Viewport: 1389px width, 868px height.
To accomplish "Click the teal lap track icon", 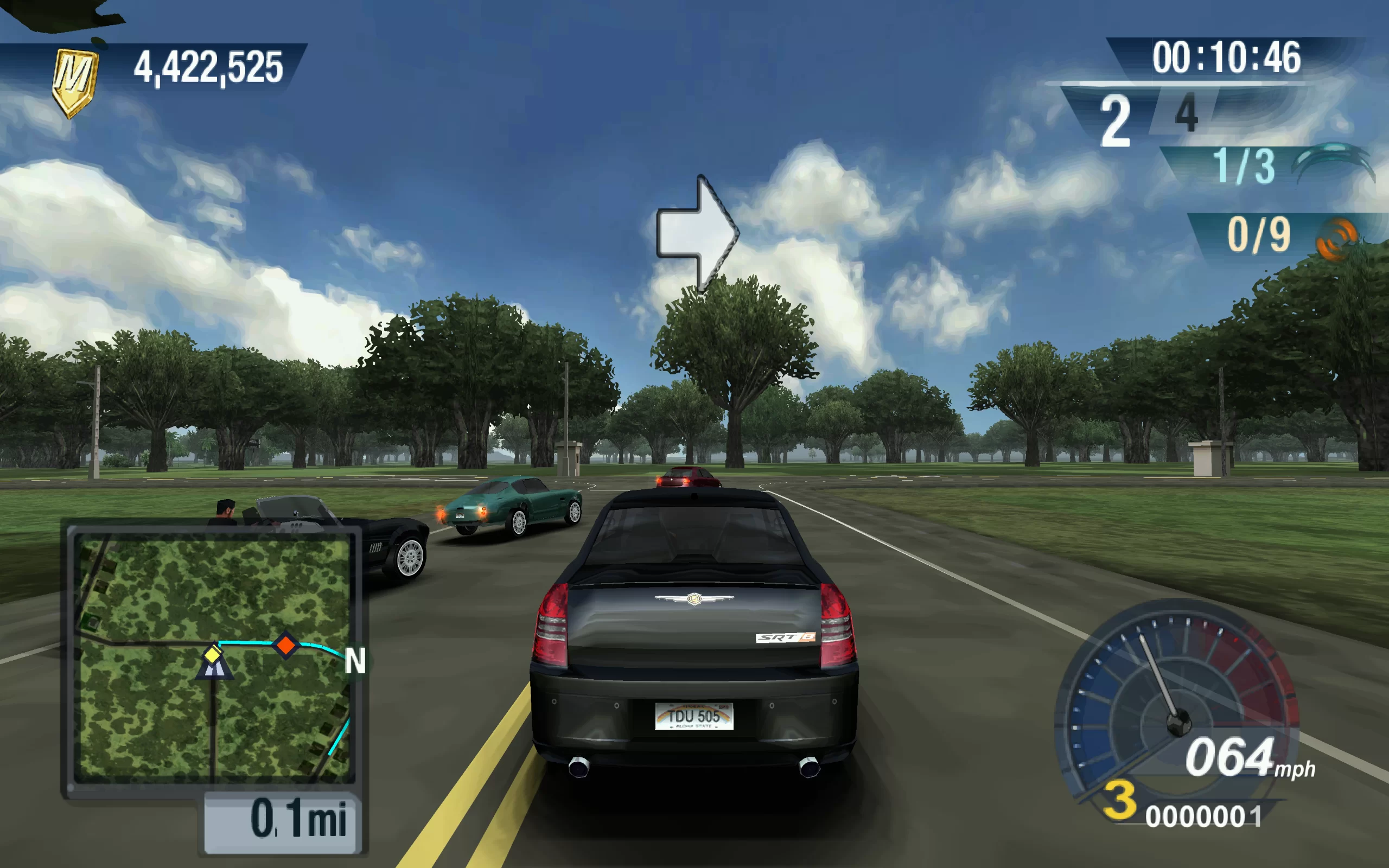I will (1333, 162).
